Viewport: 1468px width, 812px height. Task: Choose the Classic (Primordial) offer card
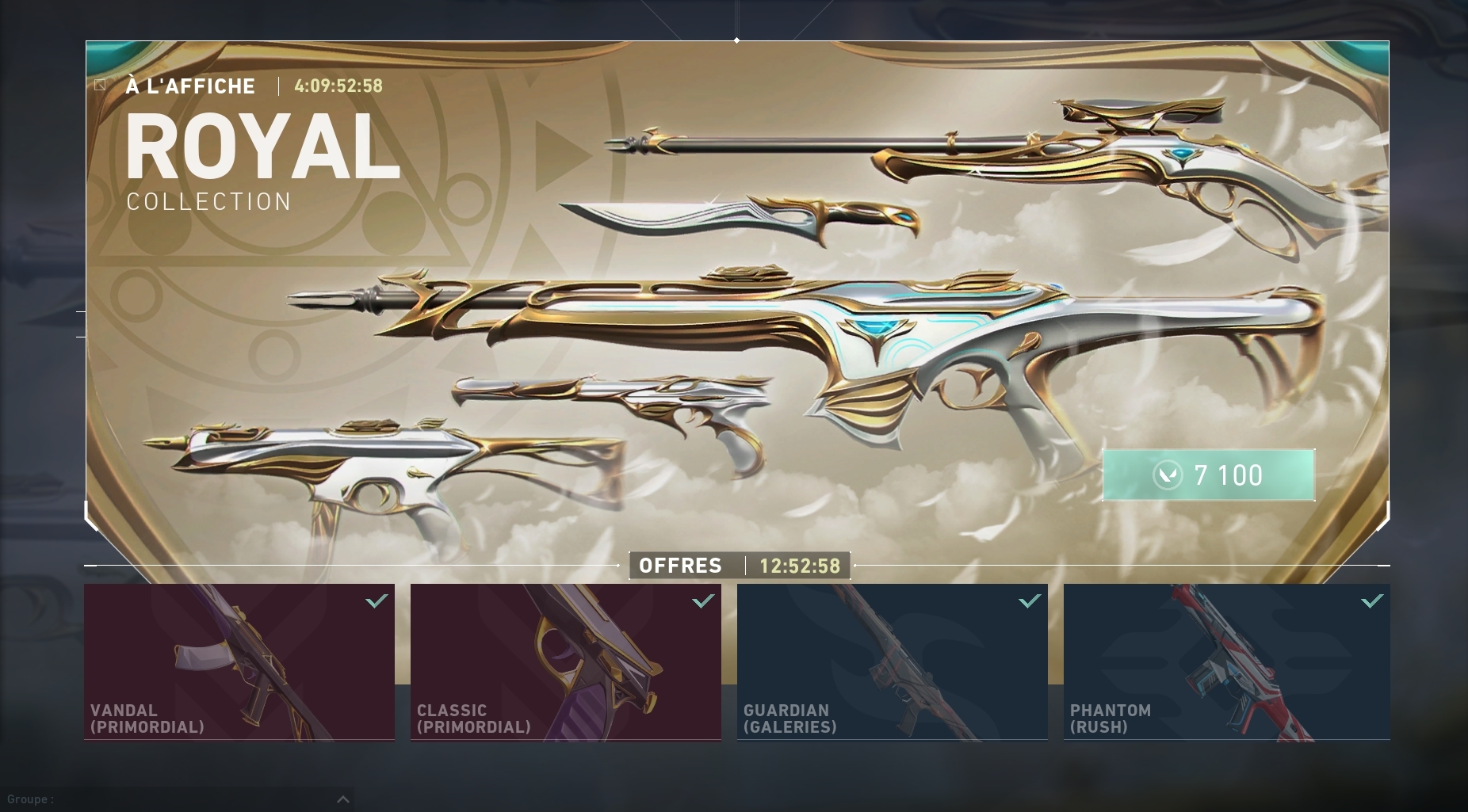pyautogui.click(x=566, y=662)
